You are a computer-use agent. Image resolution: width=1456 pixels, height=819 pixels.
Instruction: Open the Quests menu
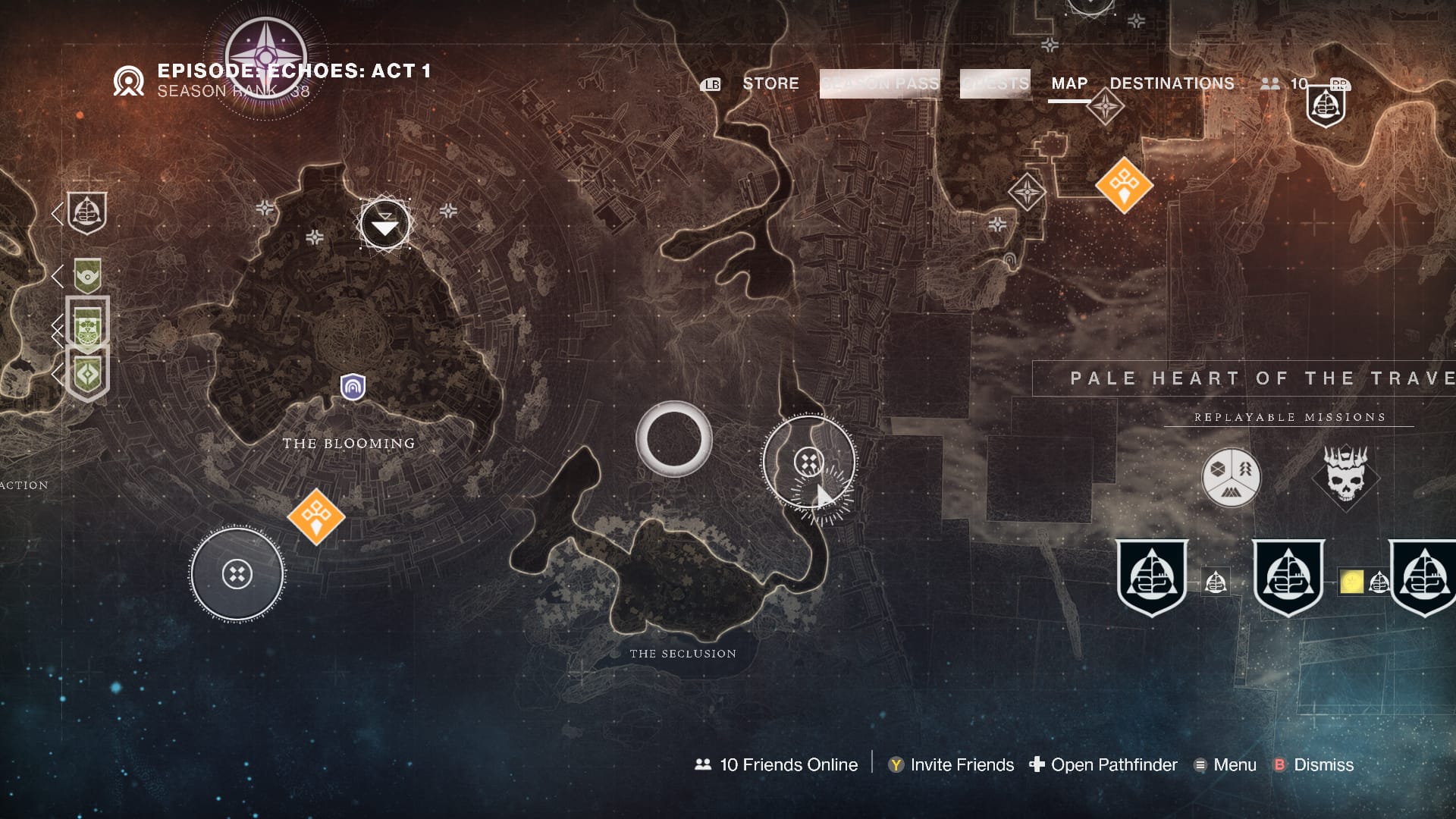tap(994, 83)
